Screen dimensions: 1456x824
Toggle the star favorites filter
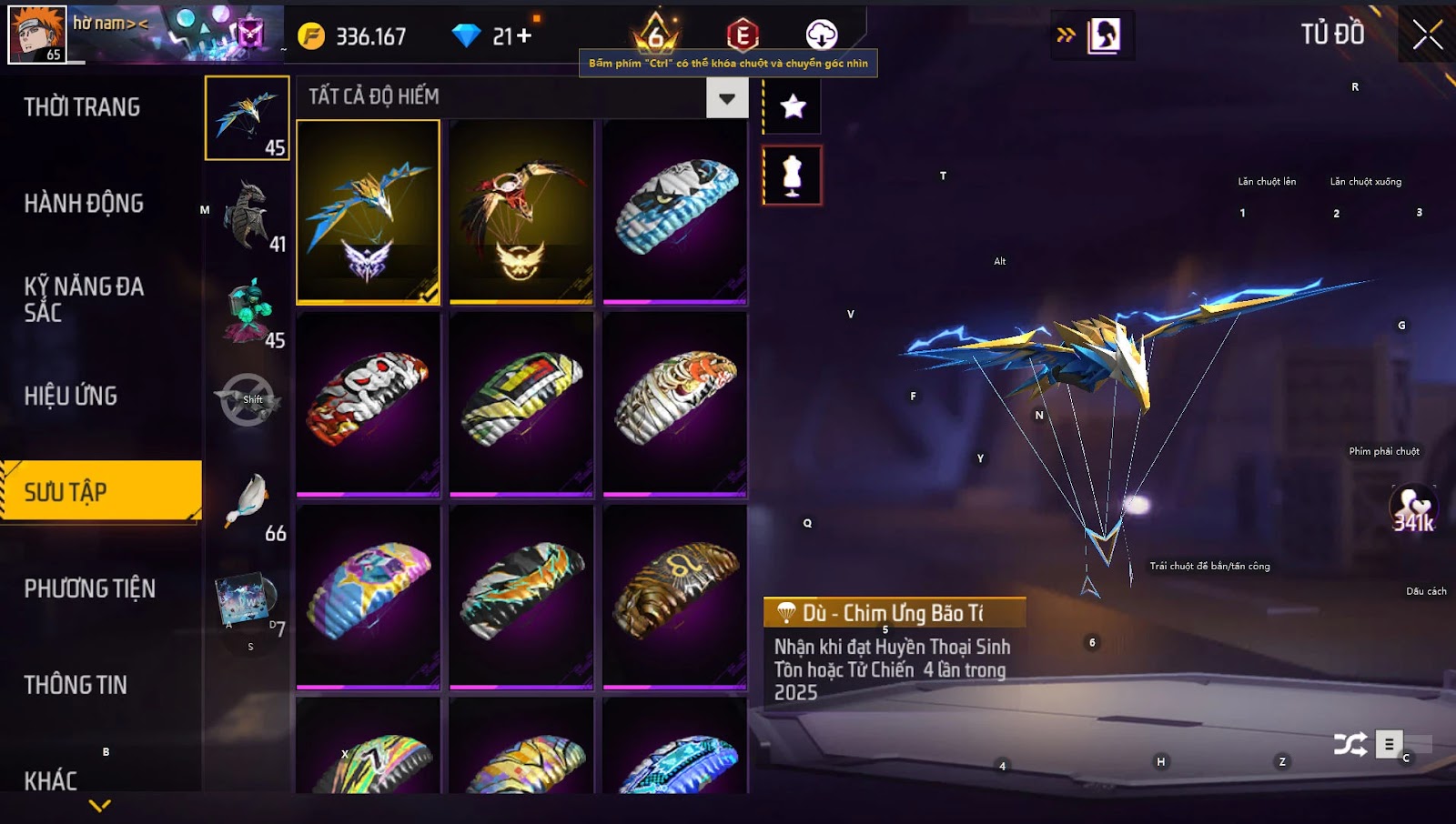pyautogui.click(x=793, y=107)
